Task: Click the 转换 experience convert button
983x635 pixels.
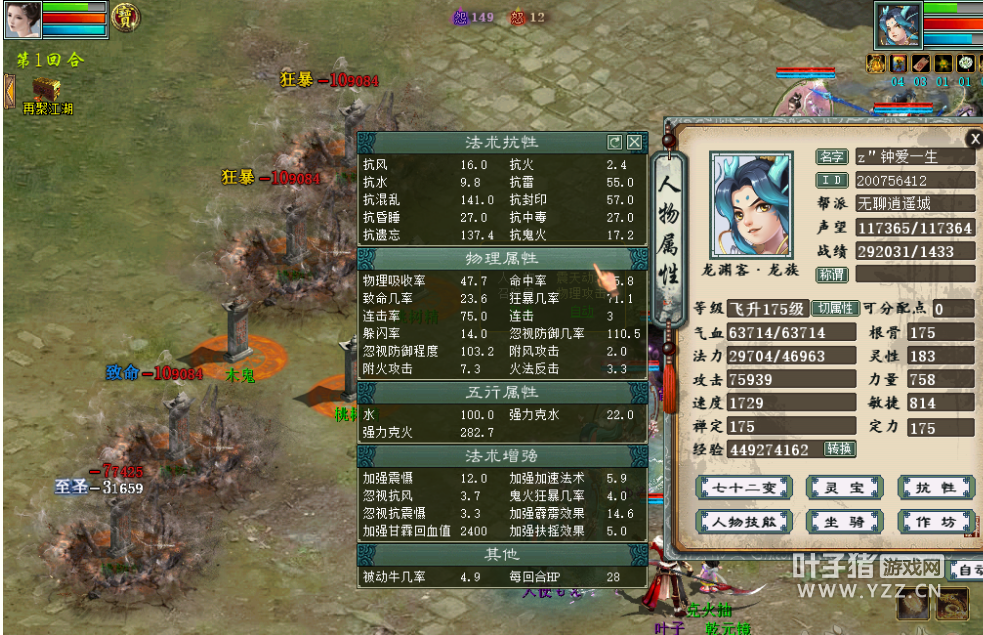Action: click(x=839, y=449)
